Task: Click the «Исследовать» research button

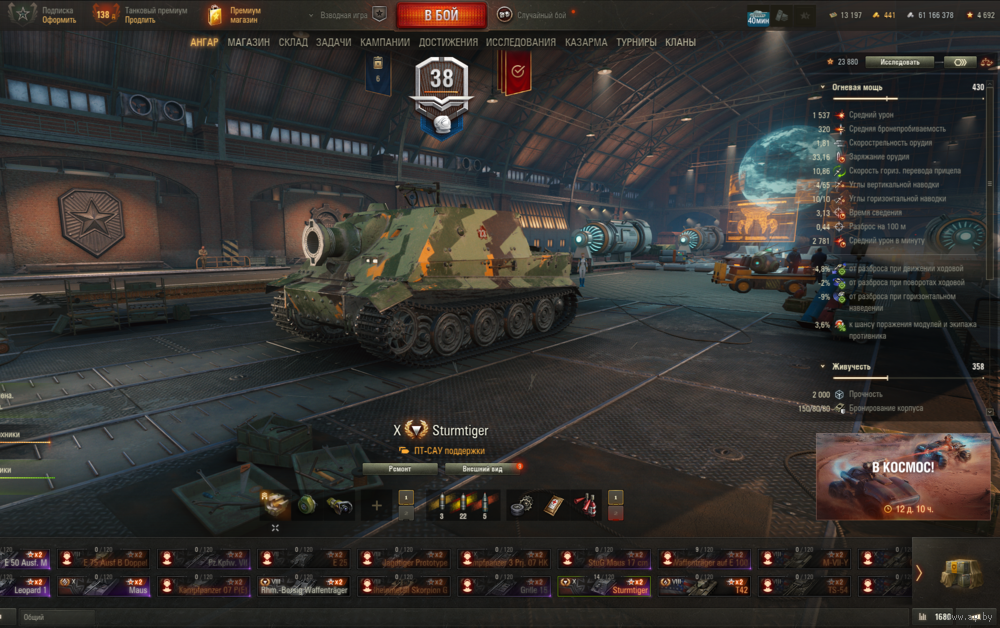Action: pyautogui.click(x=899, y=62)
